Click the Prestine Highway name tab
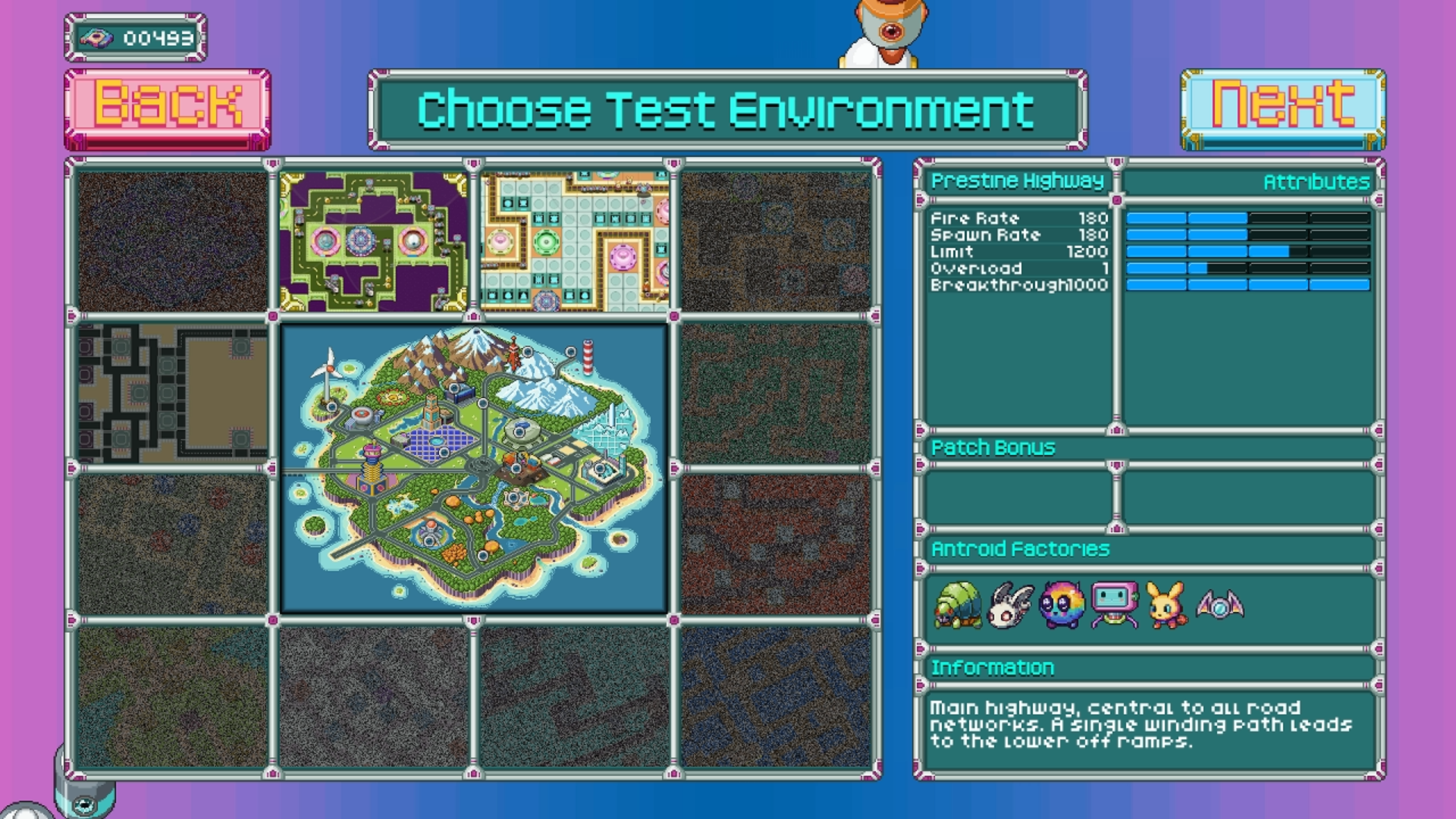Image resolution: width=1456 pixels, height=819 pixels. (x=1020, y=181)
